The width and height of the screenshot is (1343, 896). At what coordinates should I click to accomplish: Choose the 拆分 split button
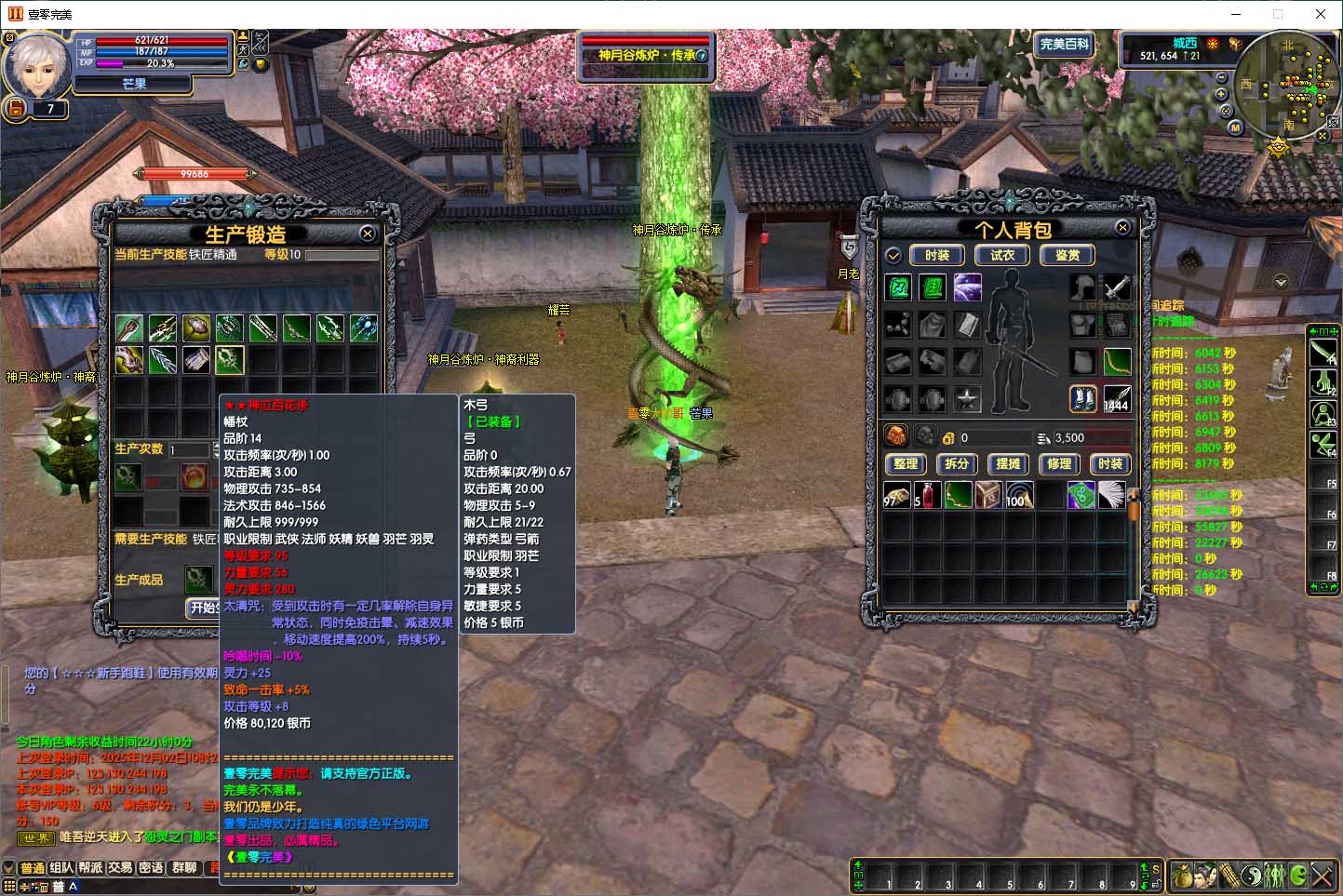pos(957,463)
